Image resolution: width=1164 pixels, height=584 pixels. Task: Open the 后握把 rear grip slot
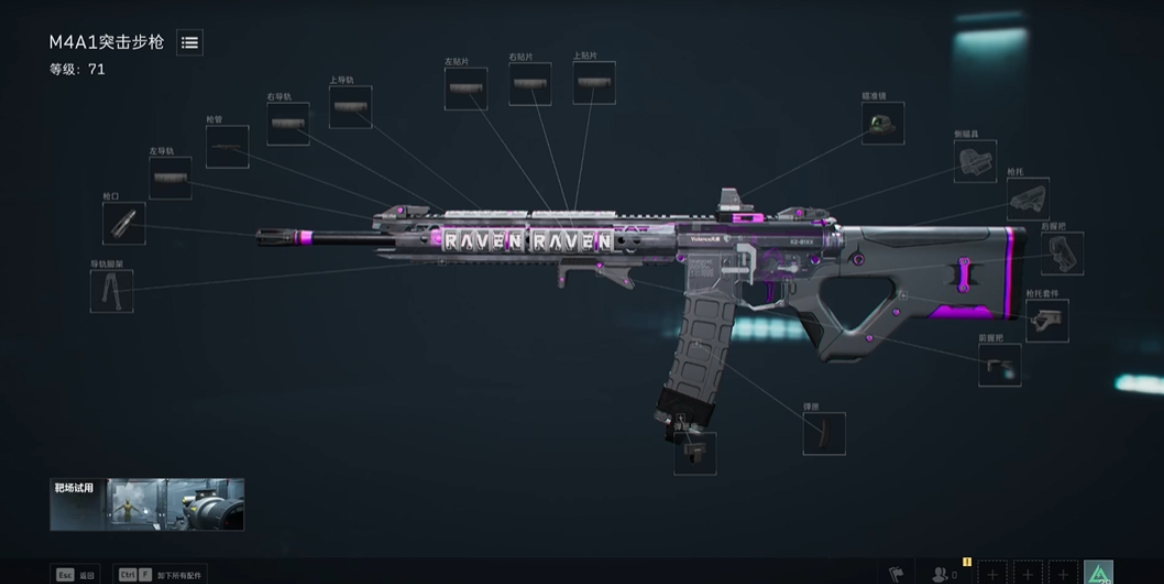pos(1061,253)
